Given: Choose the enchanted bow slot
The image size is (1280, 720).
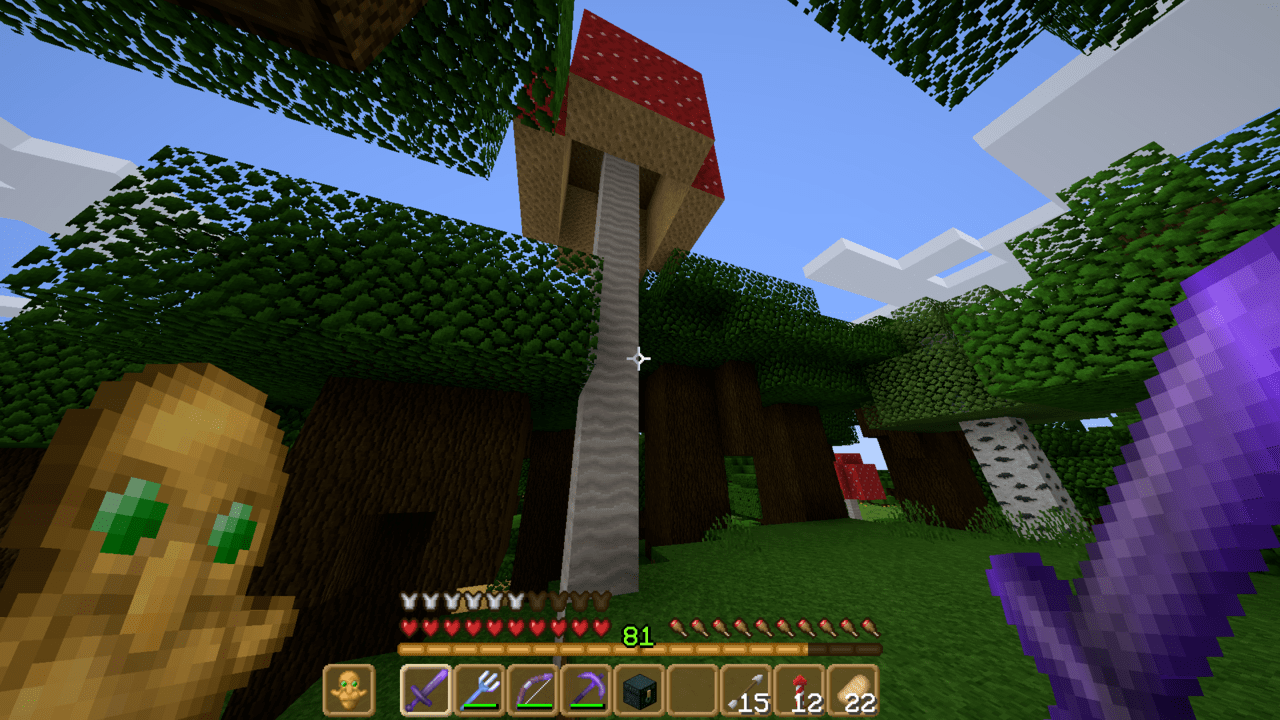Looking at the screenshot, I should coord(533,689).
